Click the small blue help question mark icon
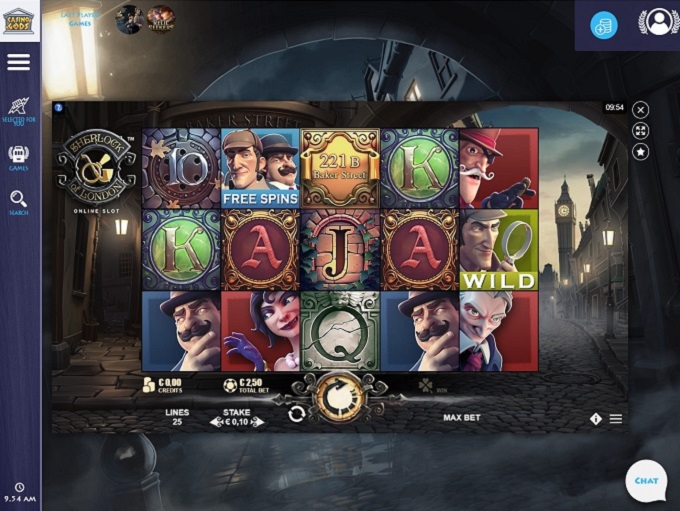 click(59, 107)
